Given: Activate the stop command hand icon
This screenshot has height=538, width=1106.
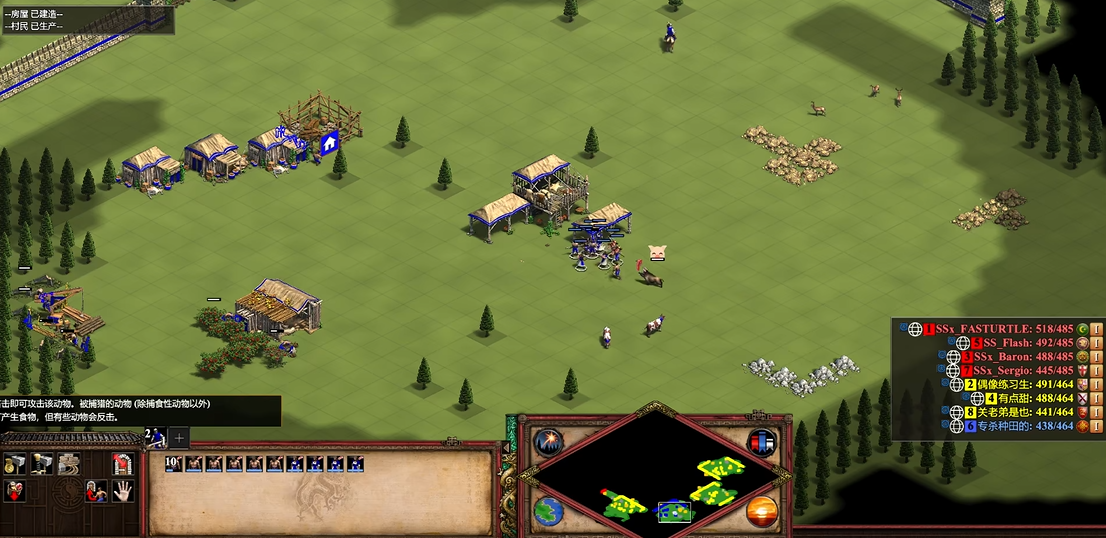Looking at the screenshot, I should 122,490.
